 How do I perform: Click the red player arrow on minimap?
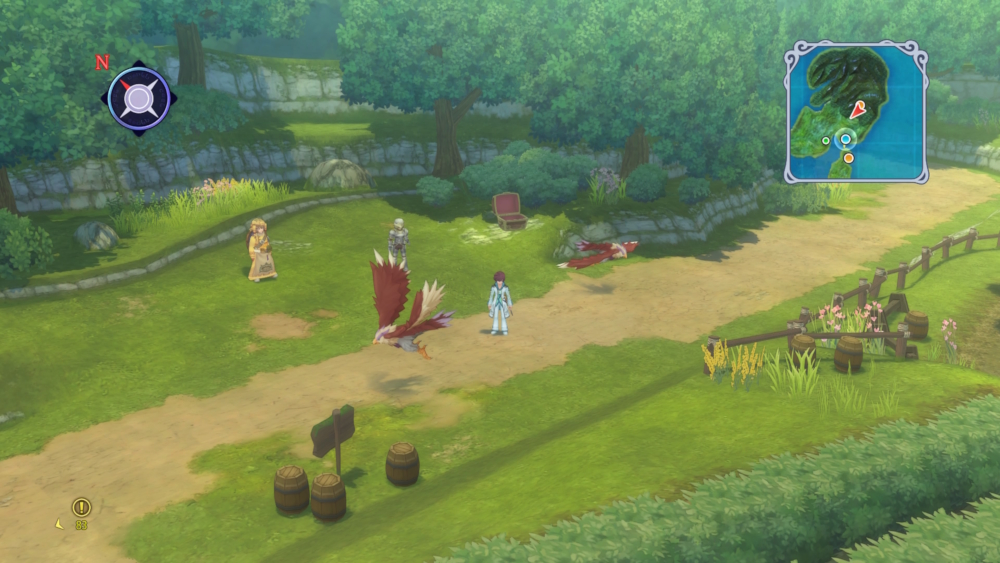(x=856, y=110)
